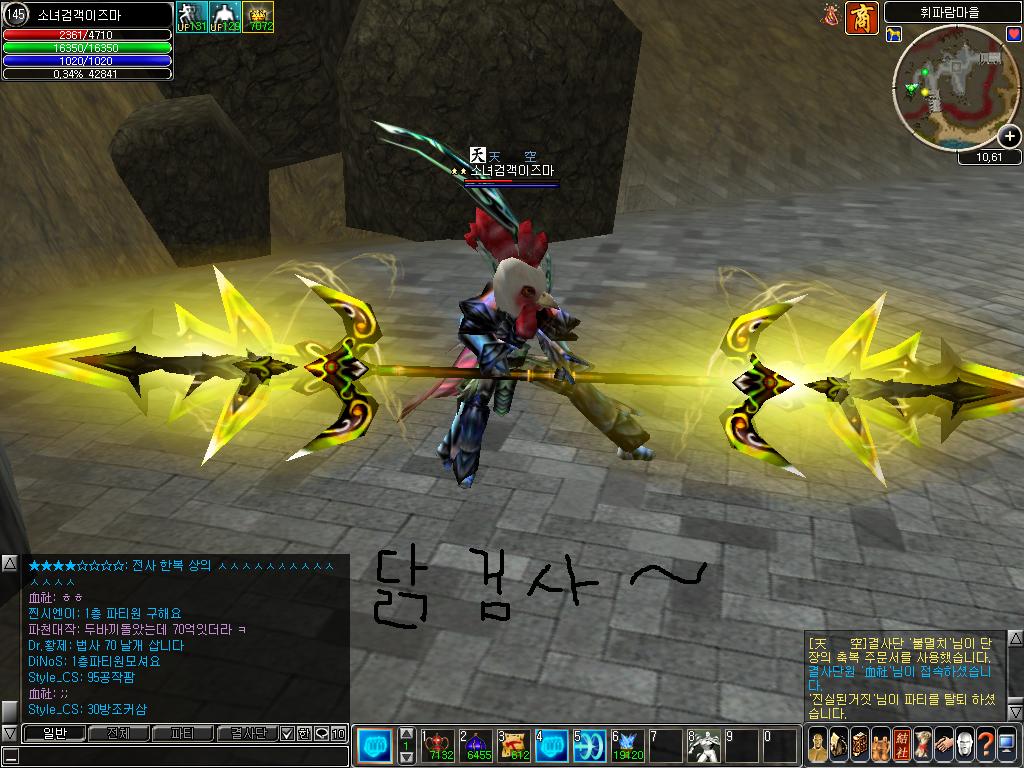Use the blue potion in slot 2
The image size is (1024, 768).
(476, 746)
